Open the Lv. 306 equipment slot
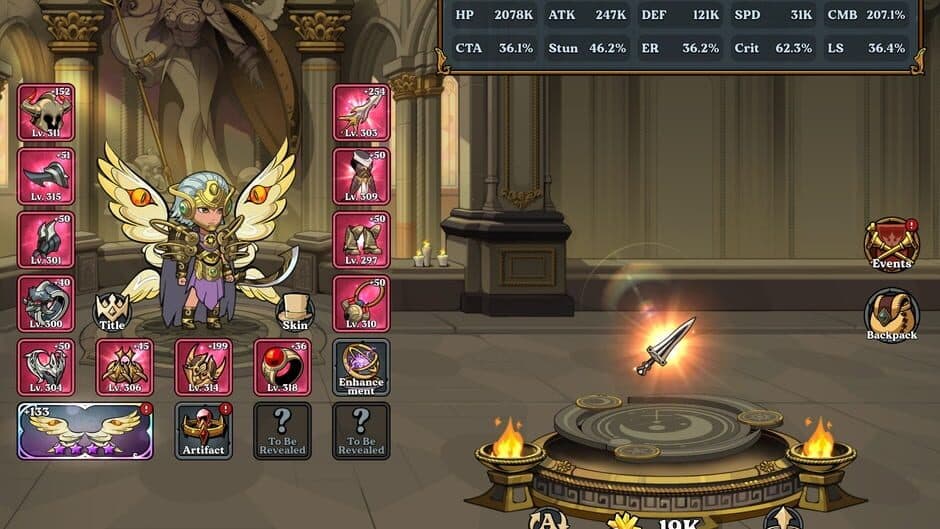 (x=125, y=367)
